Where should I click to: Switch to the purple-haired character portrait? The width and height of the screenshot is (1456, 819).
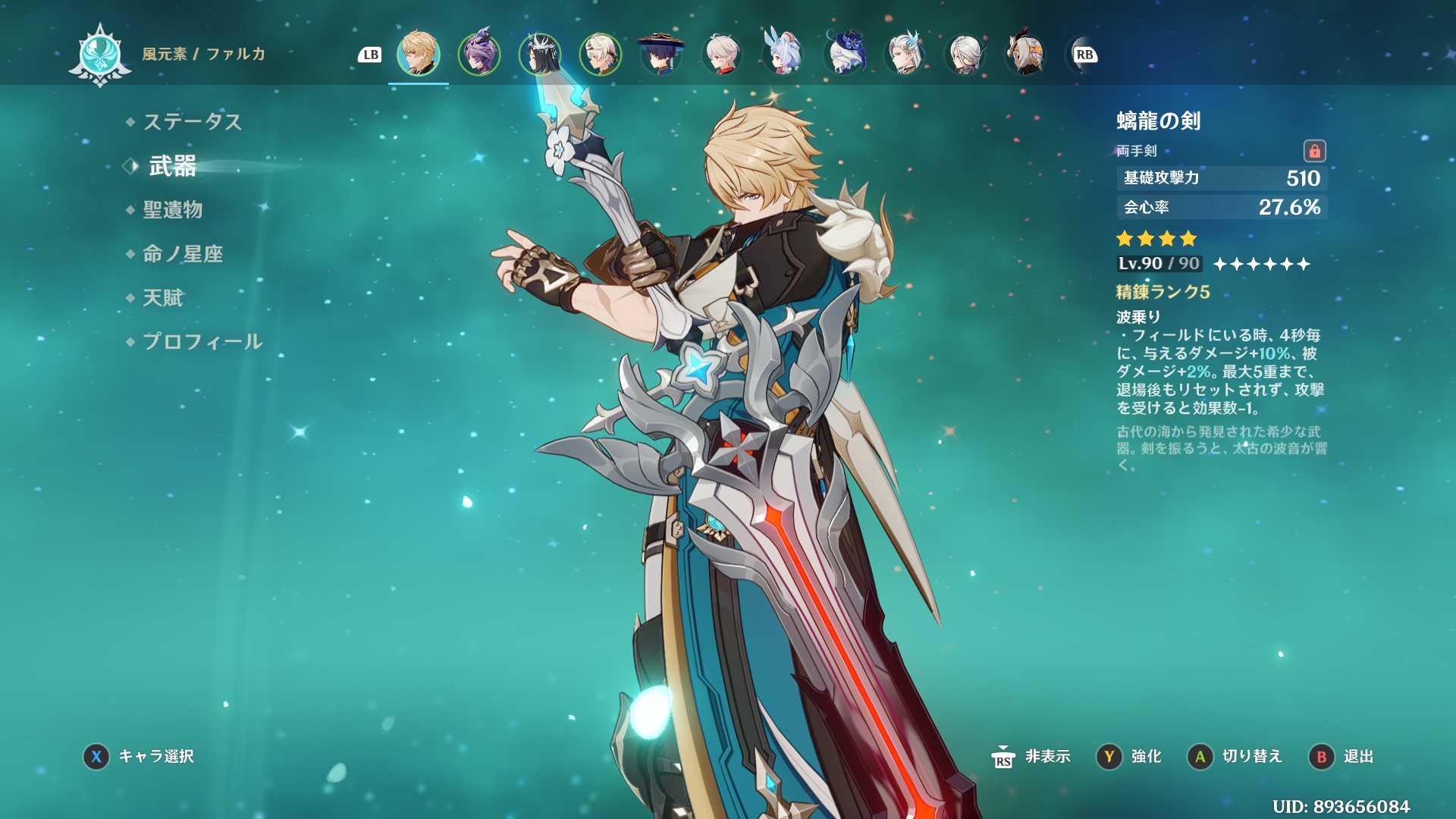click(479, 54)
